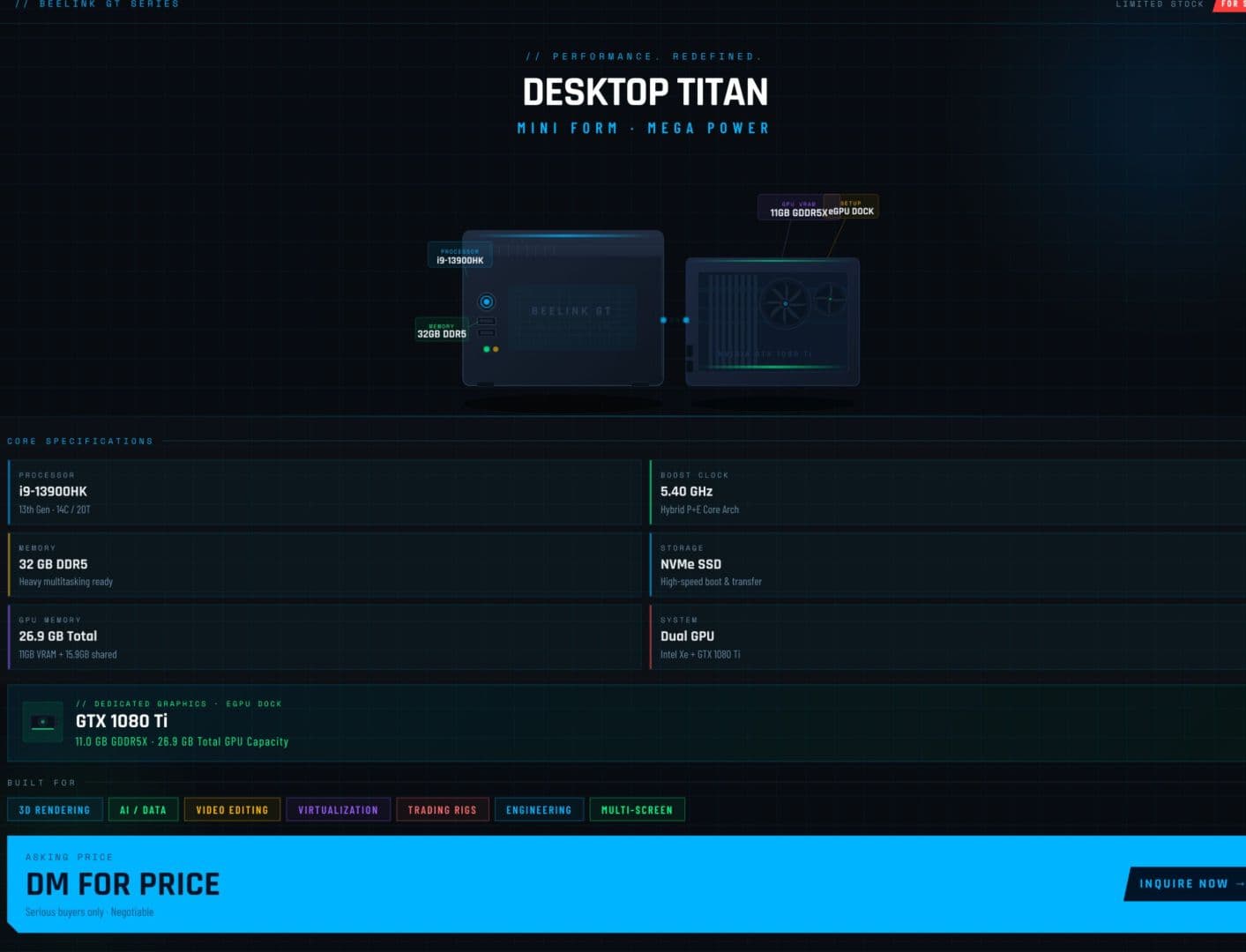
Task: Open the GTX 1080 Ti graphics panel
Action: (626, 723)
